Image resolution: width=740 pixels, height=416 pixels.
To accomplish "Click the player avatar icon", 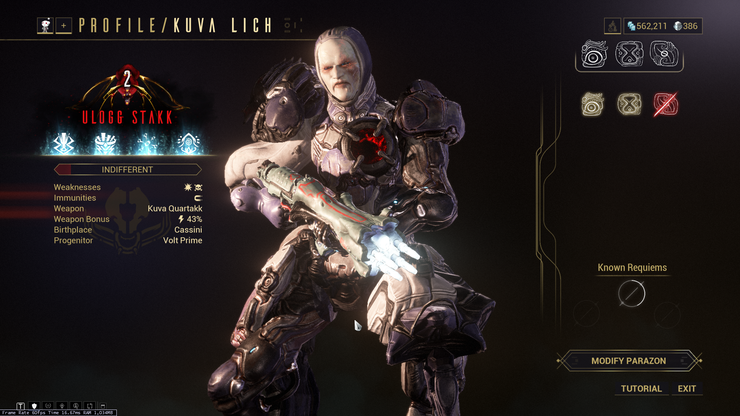I will (45, 25).
